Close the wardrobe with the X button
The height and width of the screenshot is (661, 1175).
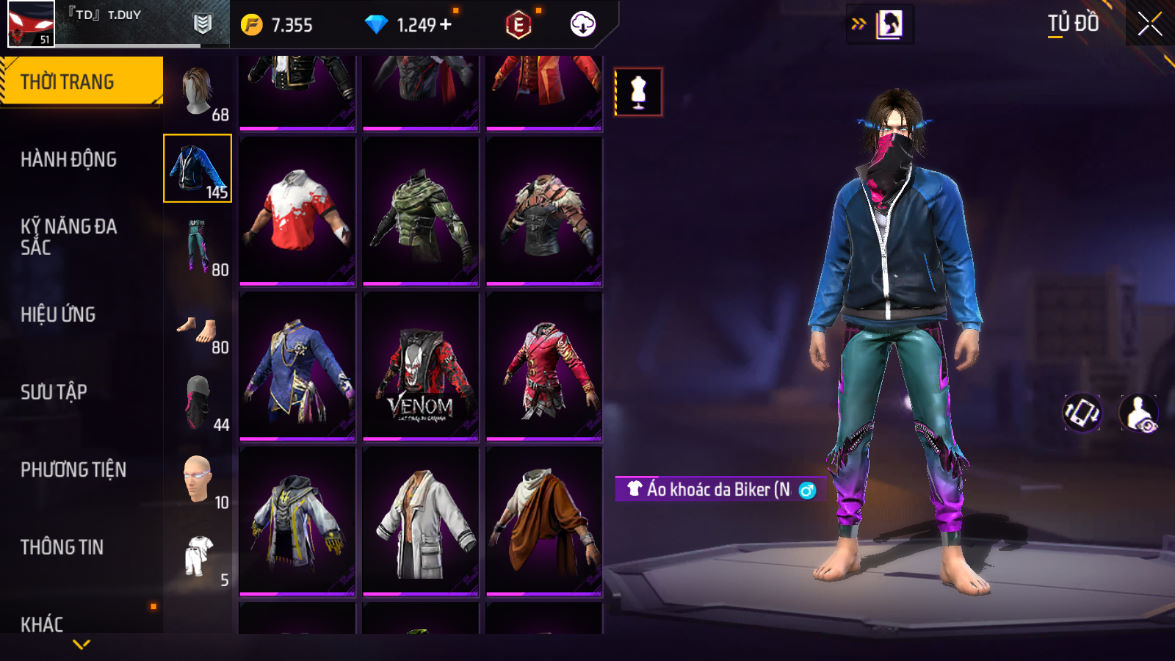coord(1149,24)
